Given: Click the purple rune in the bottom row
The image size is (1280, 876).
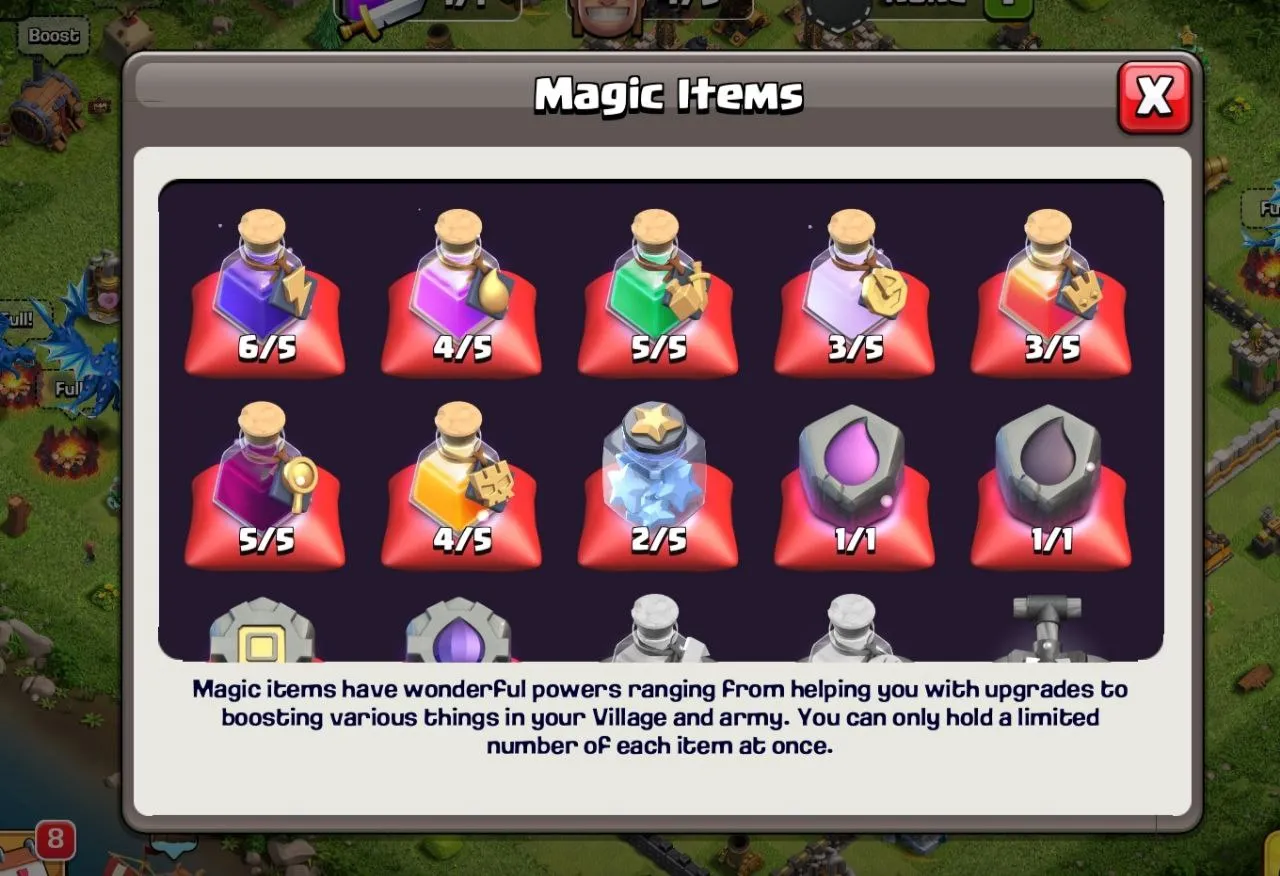Looking at the screenshot, I should pos(461,630).
